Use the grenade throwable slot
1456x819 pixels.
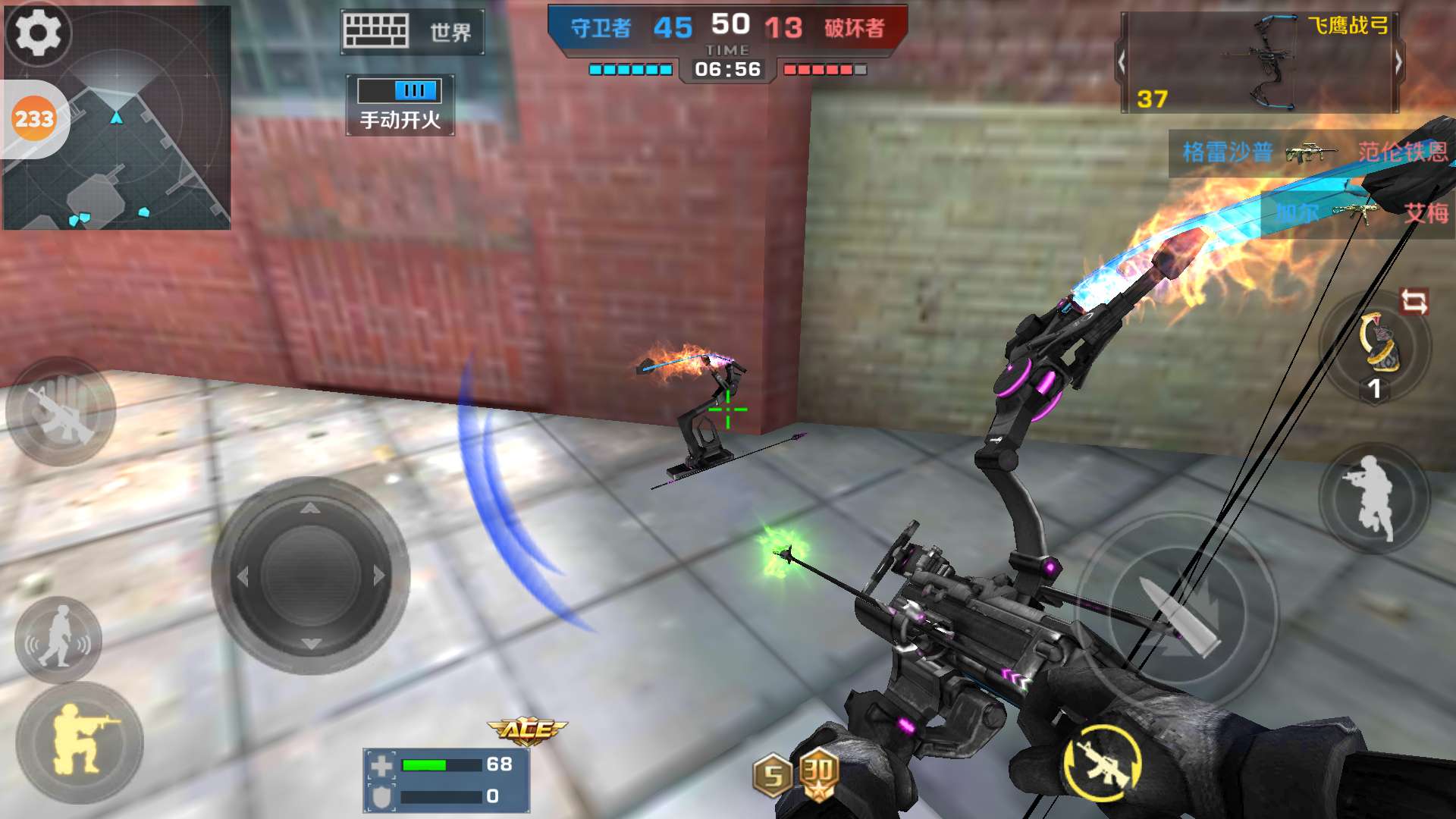point(1376,348)
